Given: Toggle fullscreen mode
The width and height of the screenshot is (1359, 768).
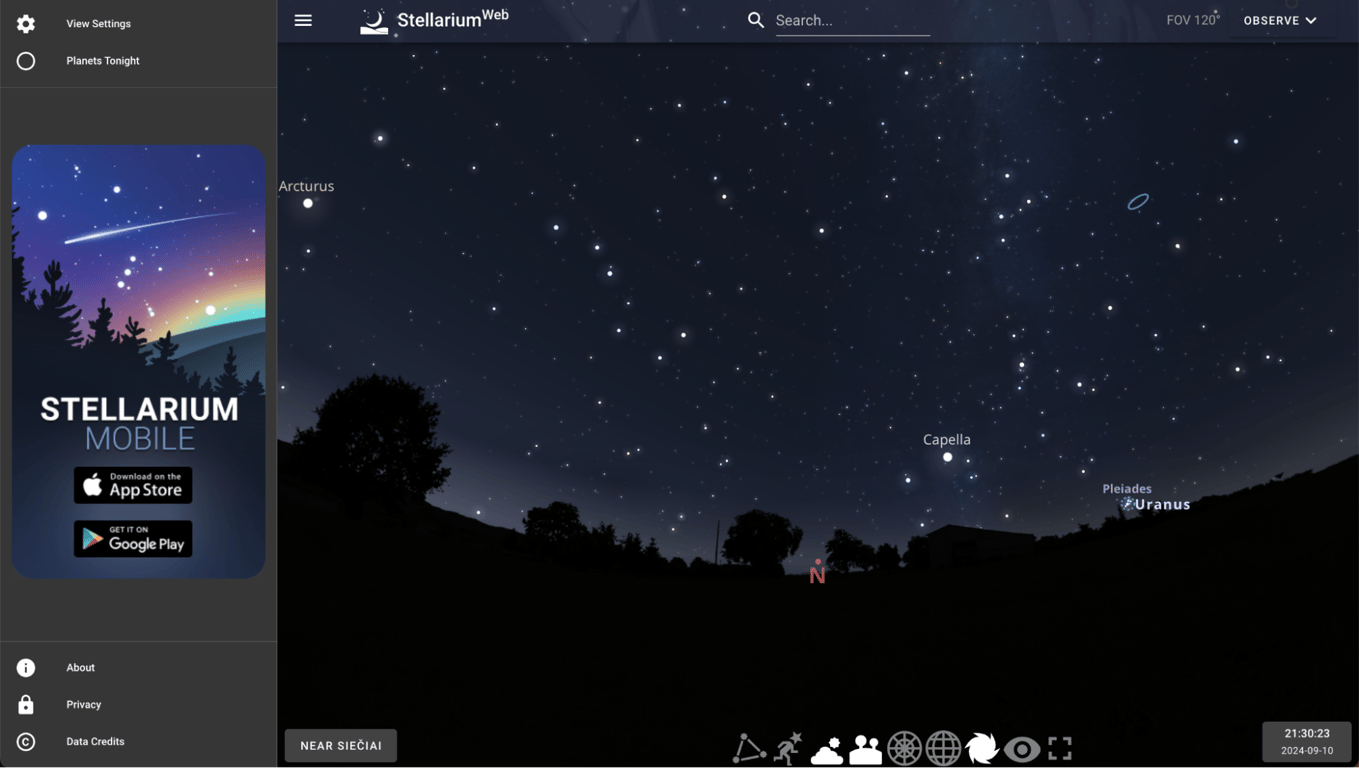Looking at the screenshot, I should pos(1060,747).
